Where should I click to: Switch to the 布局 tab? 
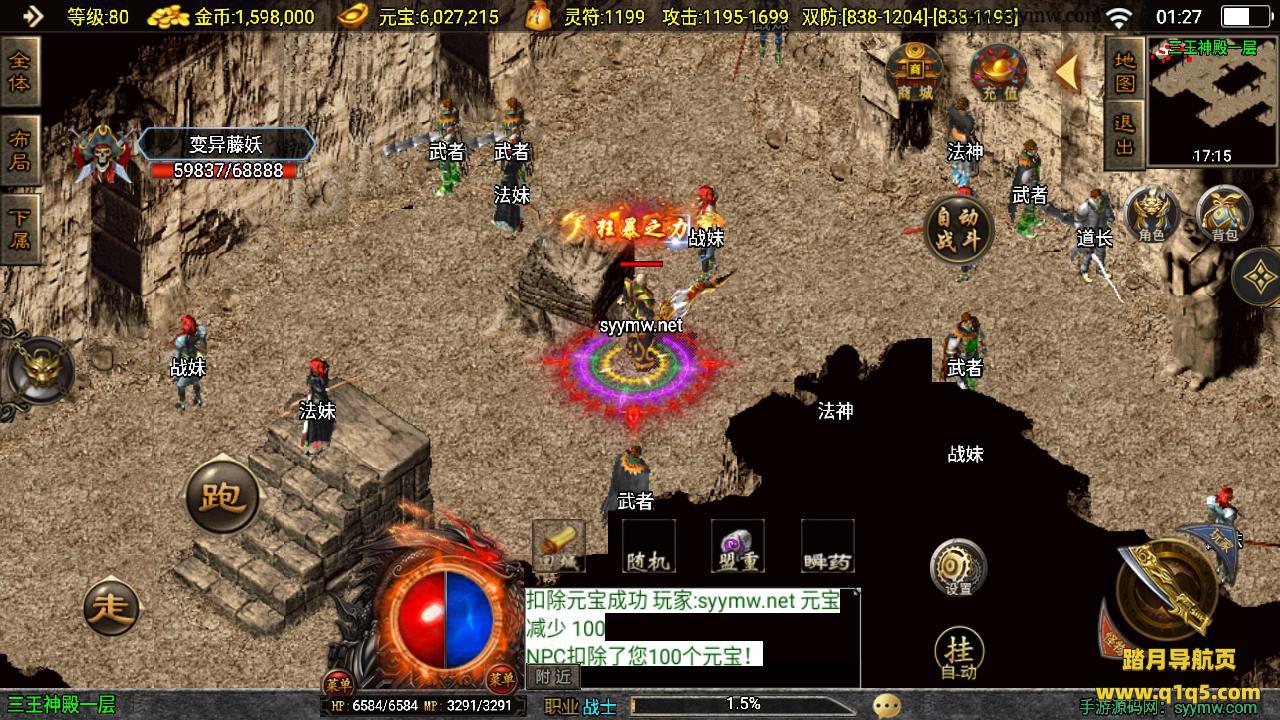click(19, 149)
